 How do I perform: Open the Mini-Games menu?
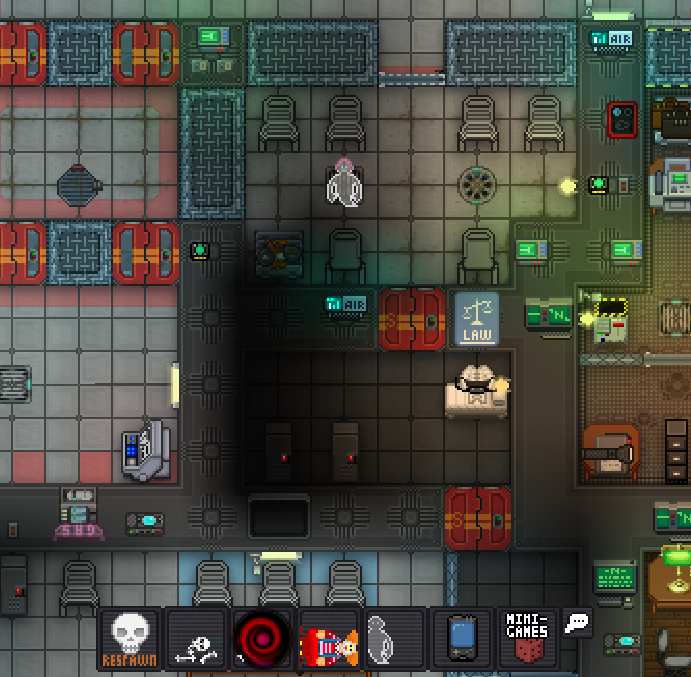(x=527, y=639)
